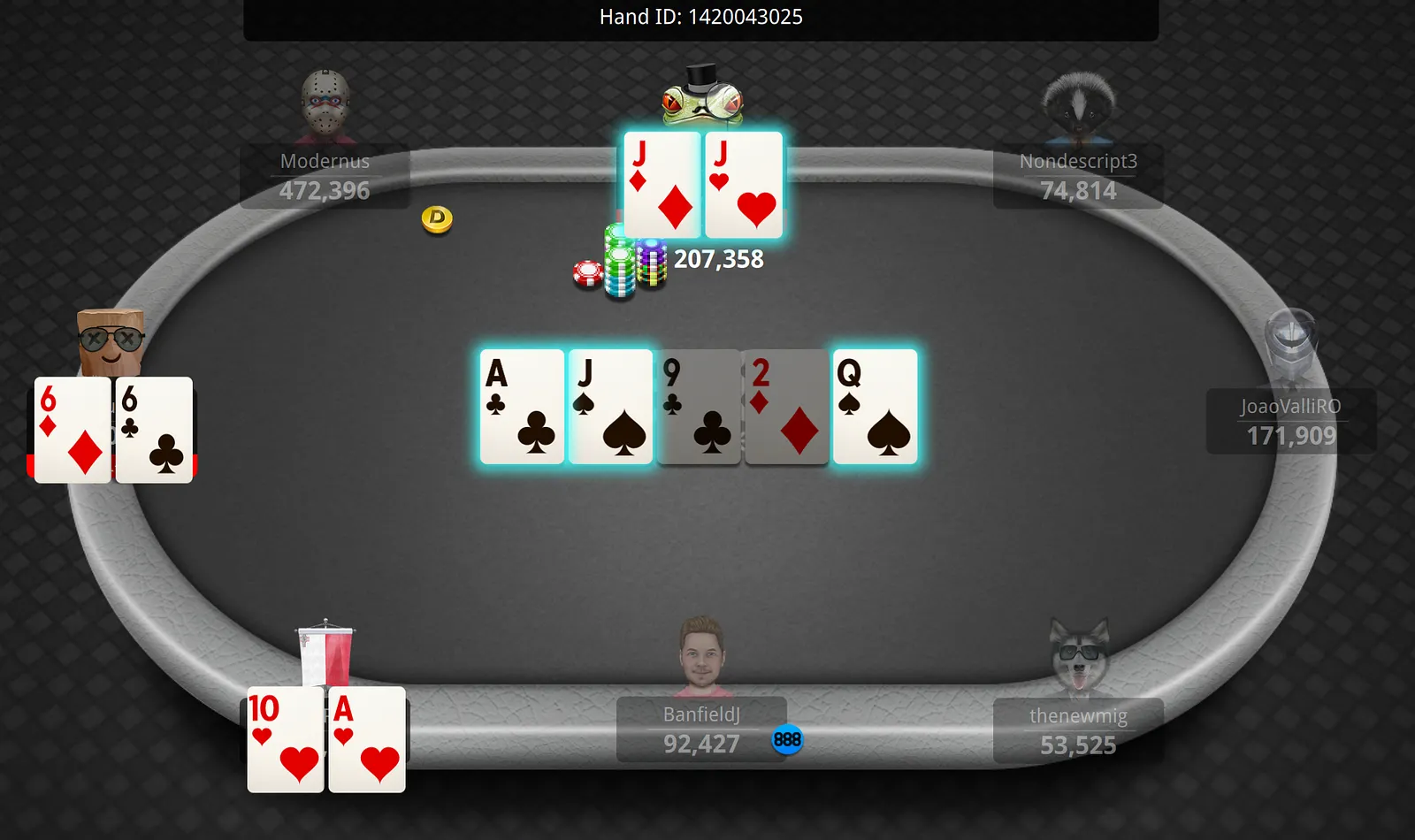Image resolution: width=1415 pixels, height=840 pixels.
Task: Click the Jack of spades board card
Action: tap(610, 407)
